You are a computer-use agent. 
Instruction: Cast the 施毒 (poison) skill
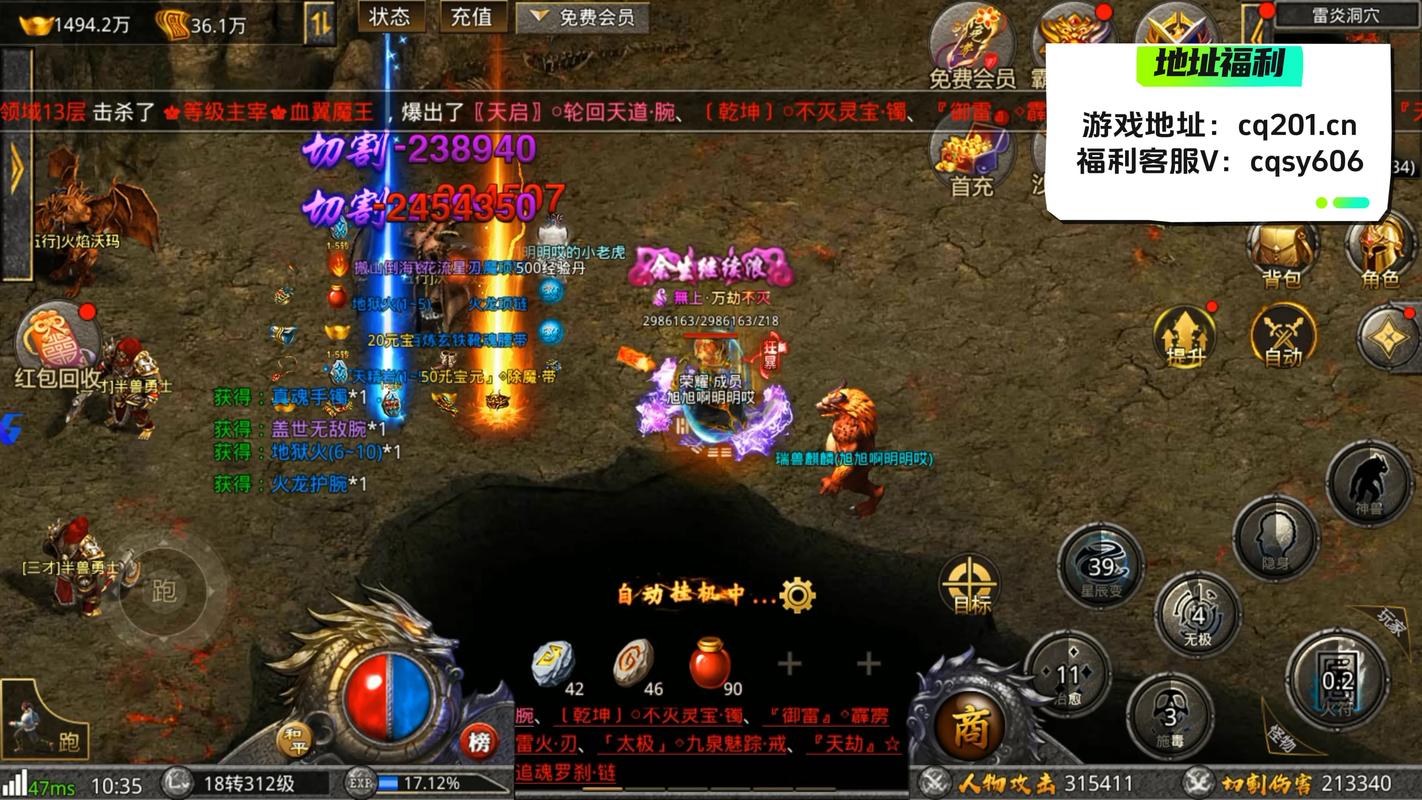[x=1172, y=717]
